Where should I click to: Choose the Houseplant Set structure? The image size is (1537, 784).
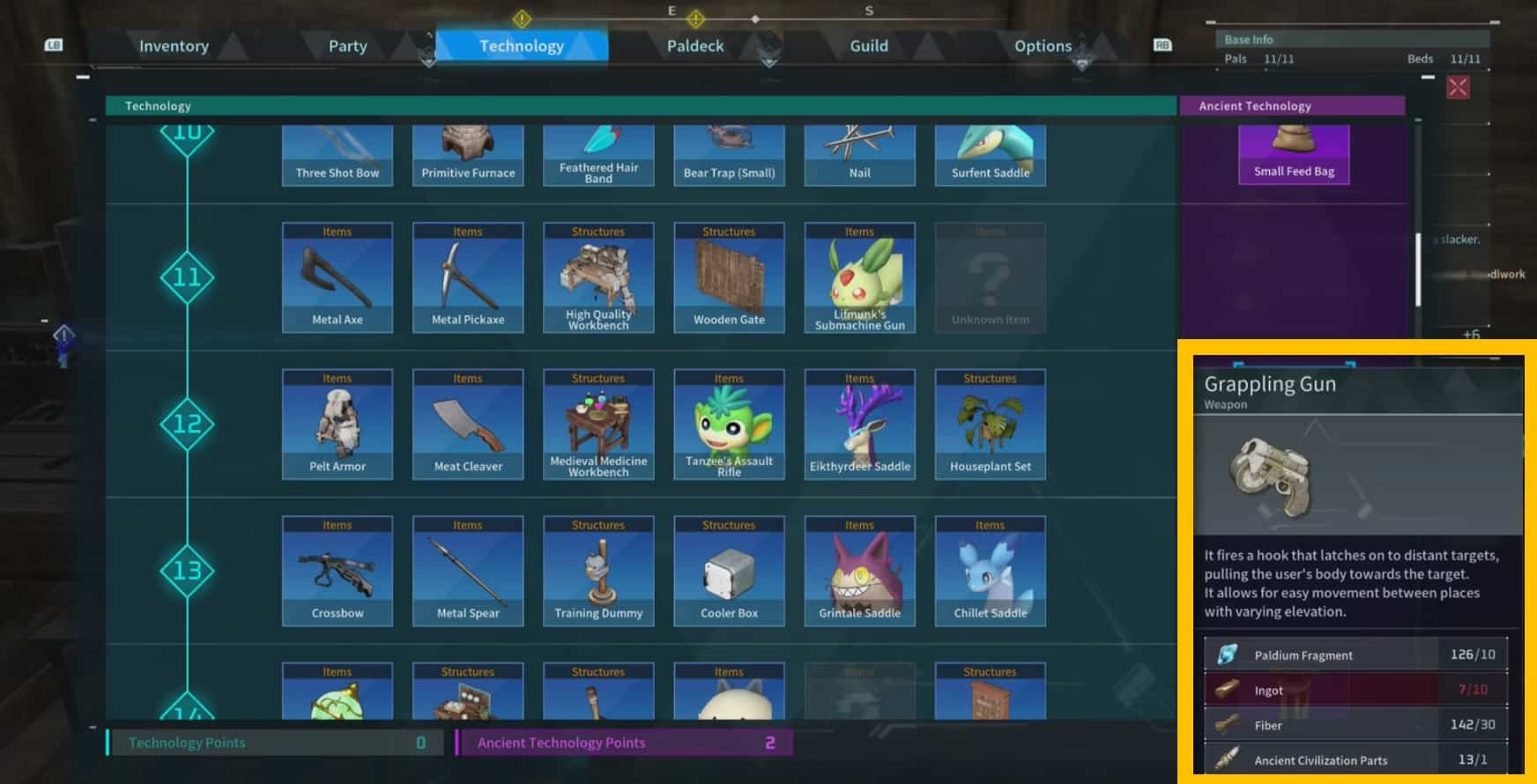point(990,425)
